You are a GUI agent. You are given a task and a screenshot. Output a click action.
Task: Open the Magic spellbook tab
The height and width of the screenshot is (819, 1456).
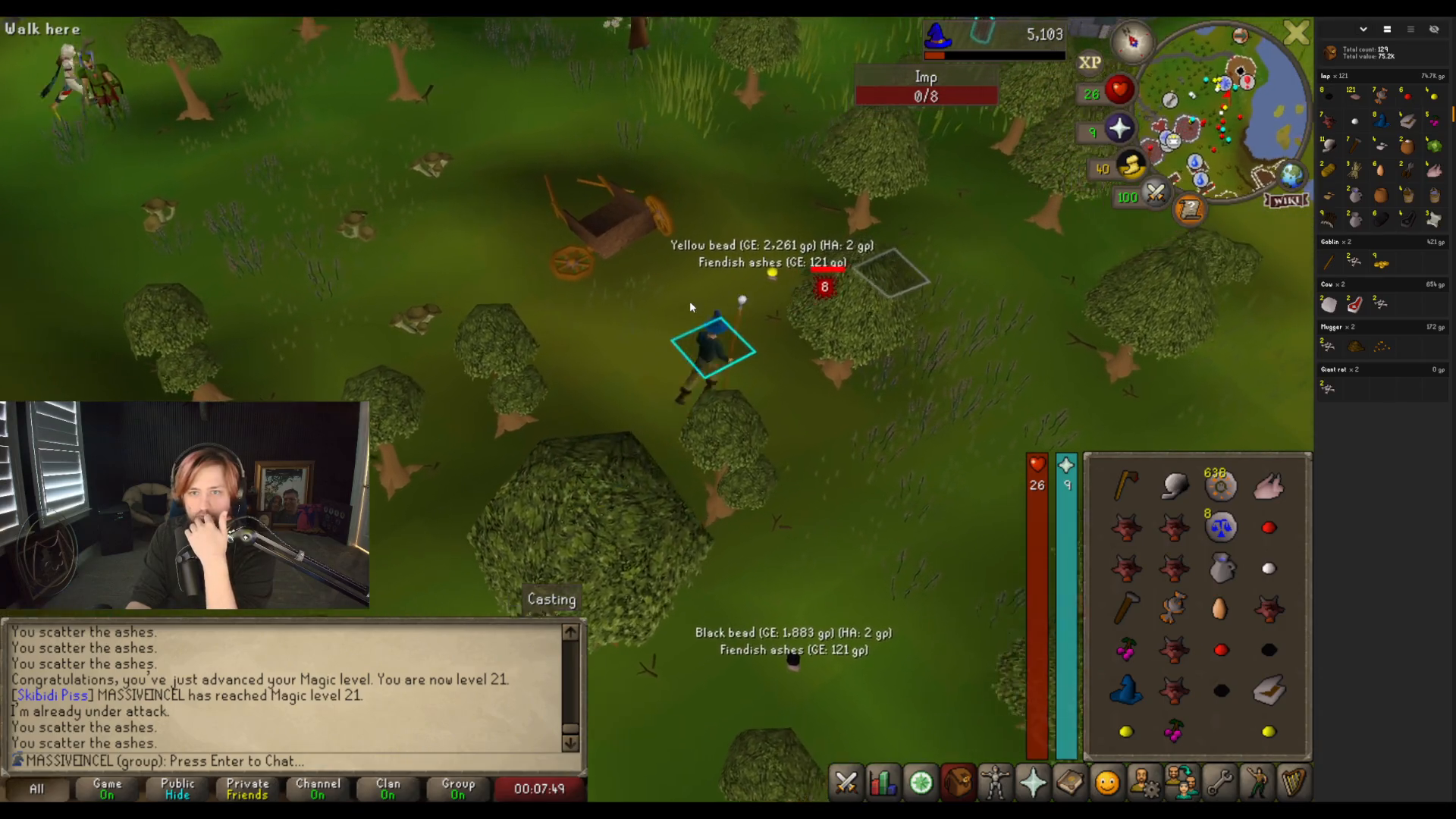pos(1070,783)
